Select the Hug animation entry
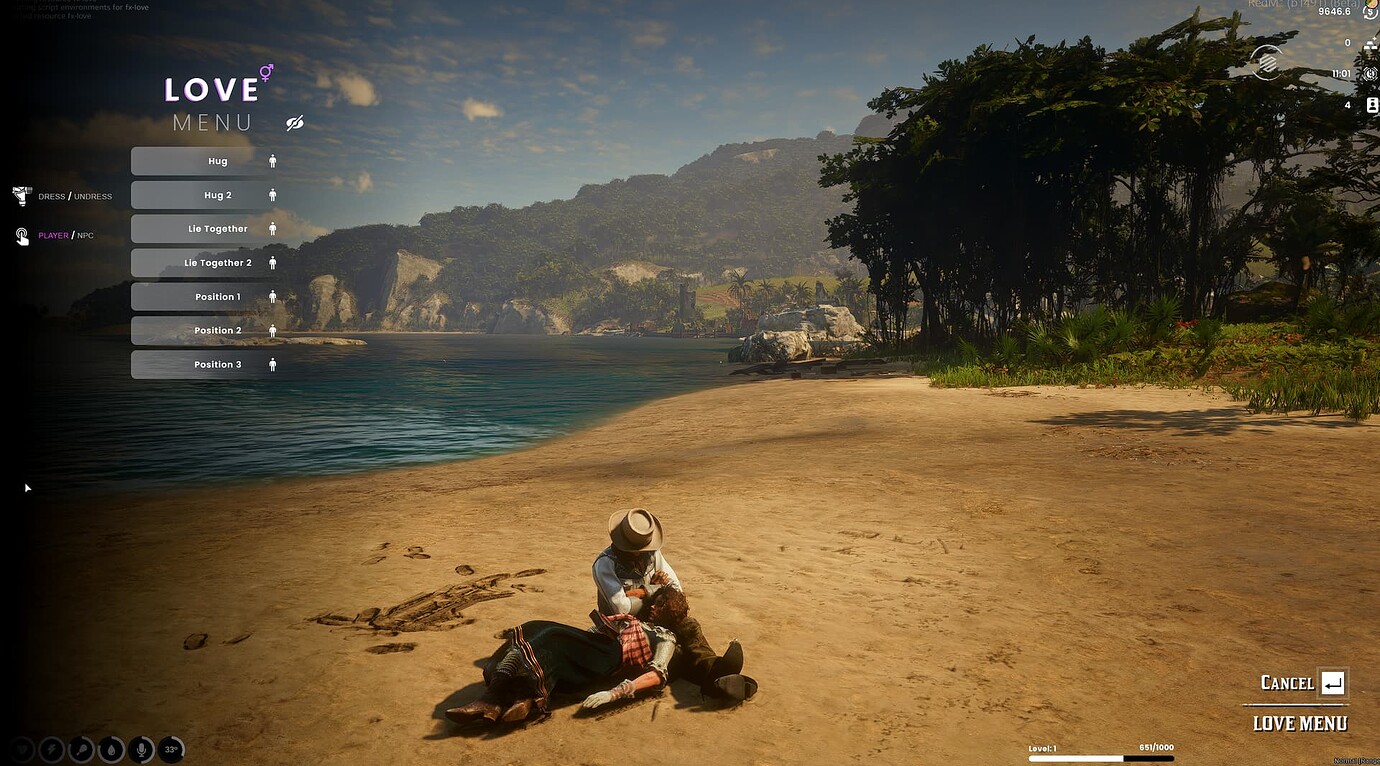 (206, 161)
